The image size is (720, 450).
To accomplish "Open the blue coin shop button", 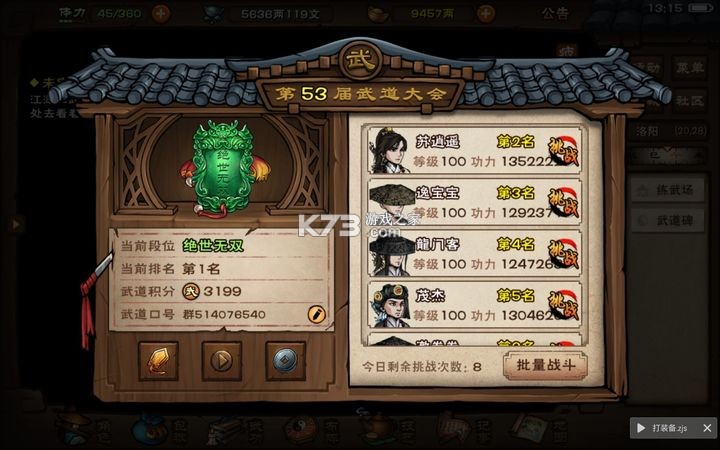I will click(x=285, y=361).
